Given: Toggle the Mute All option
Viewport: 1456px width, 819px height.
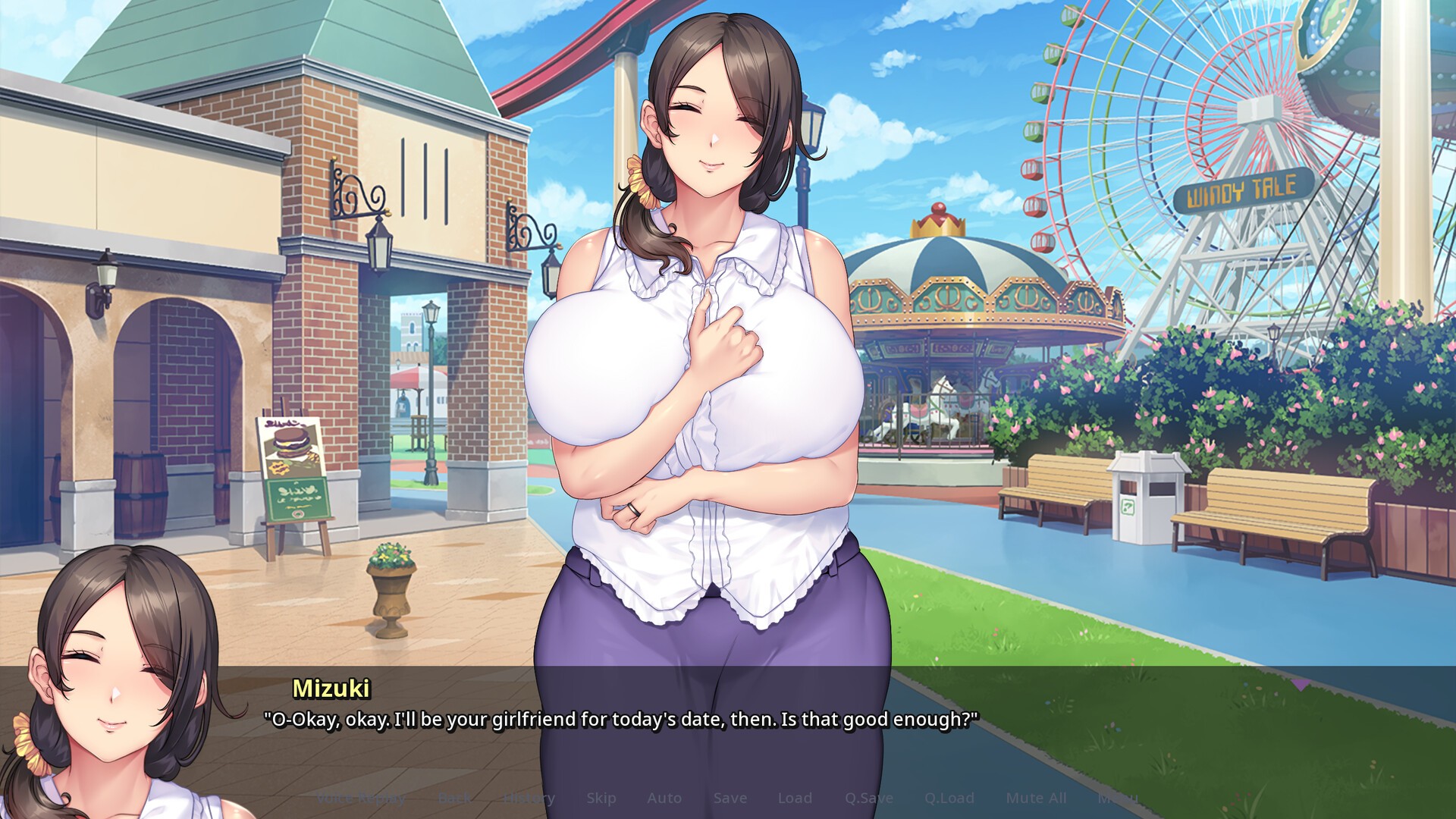Looking at the screenshot, I should pyautogui.click(x=1036, y=798).
